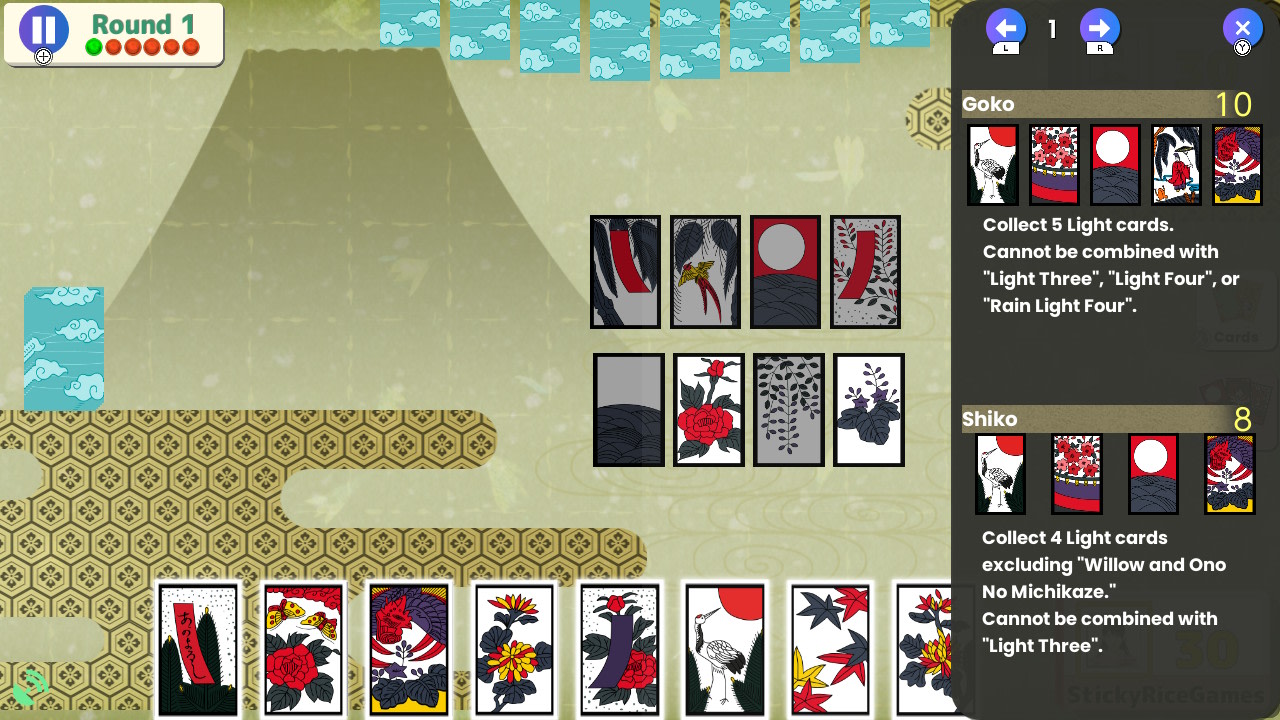
Task: Play the crane and sun hand card
Action: [725, 649]
